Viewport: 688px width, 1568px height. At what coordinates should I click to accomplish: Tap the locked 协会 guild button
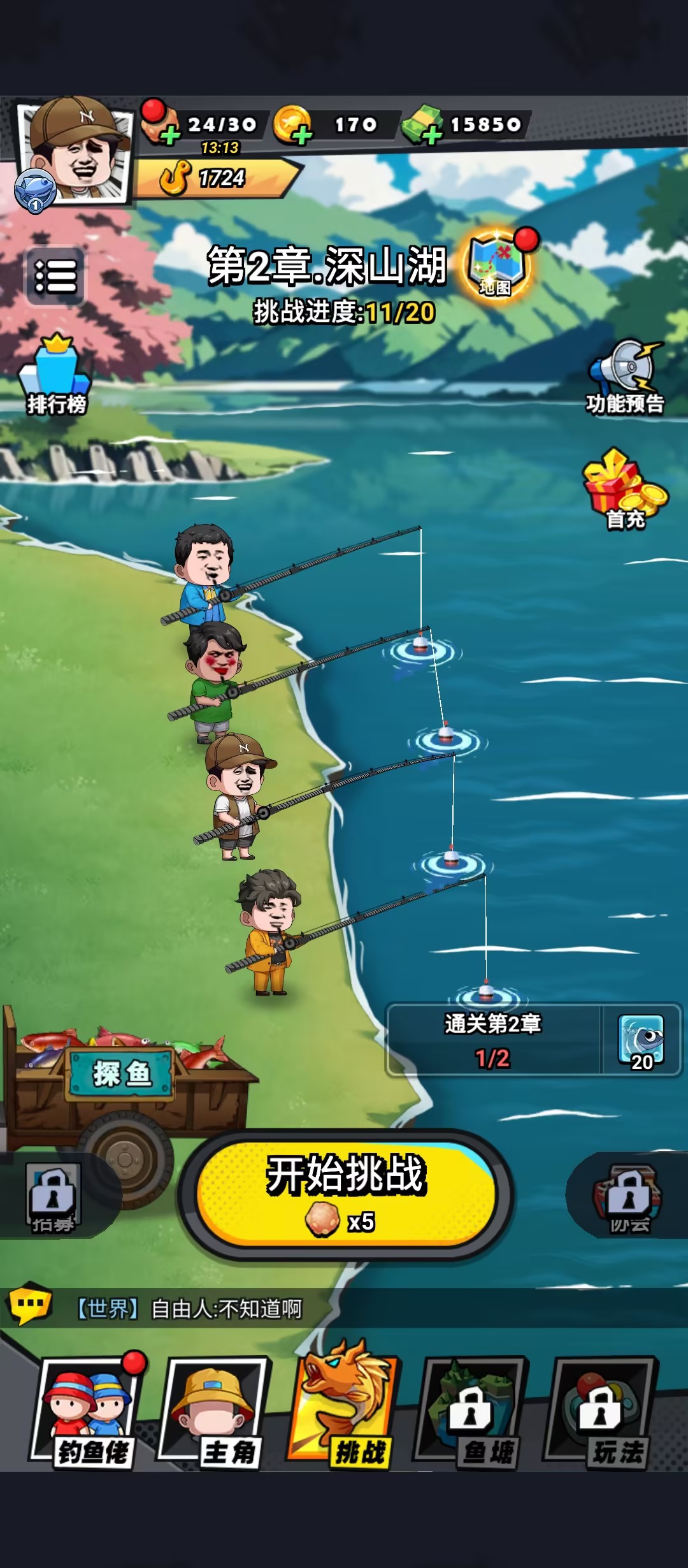[628, 1196]
